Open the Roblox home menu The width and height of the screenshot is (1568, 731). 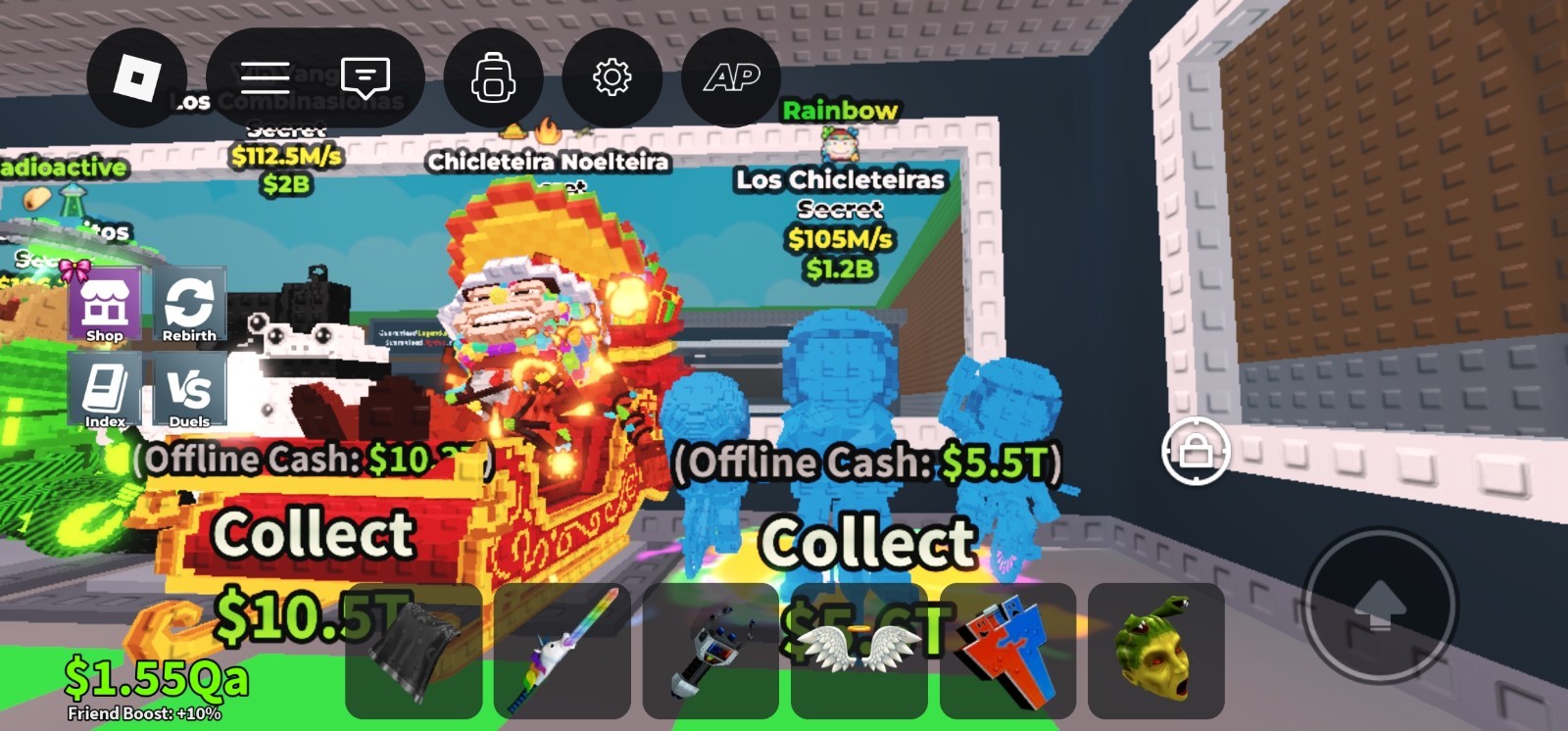click(x=137, y=78)
